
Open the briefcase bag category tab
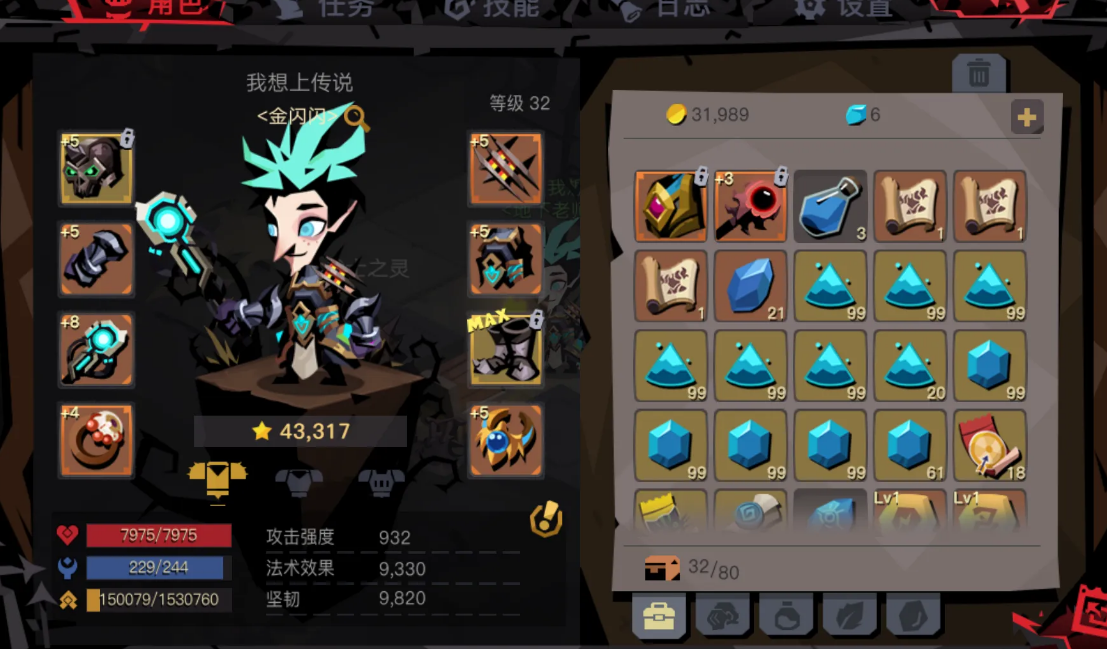[659, 617]
